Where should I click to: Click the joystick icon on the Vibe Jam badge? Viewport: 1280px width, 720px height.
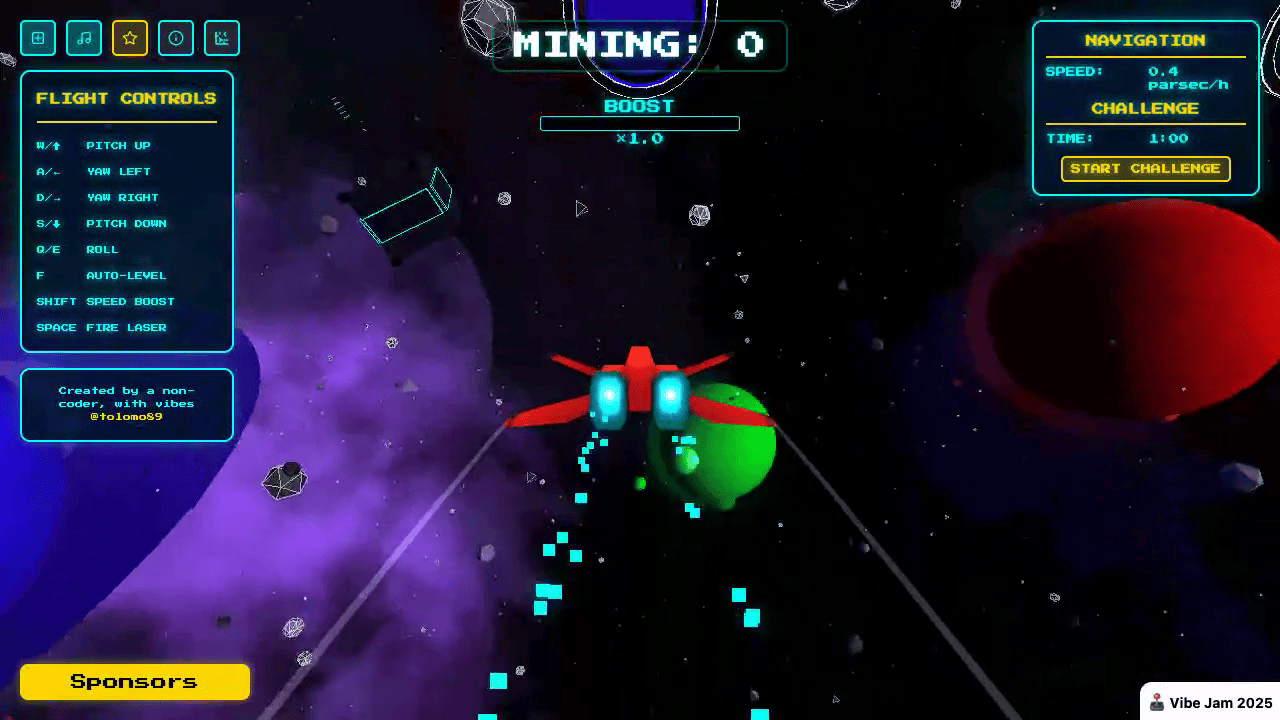coord(1157,701)
